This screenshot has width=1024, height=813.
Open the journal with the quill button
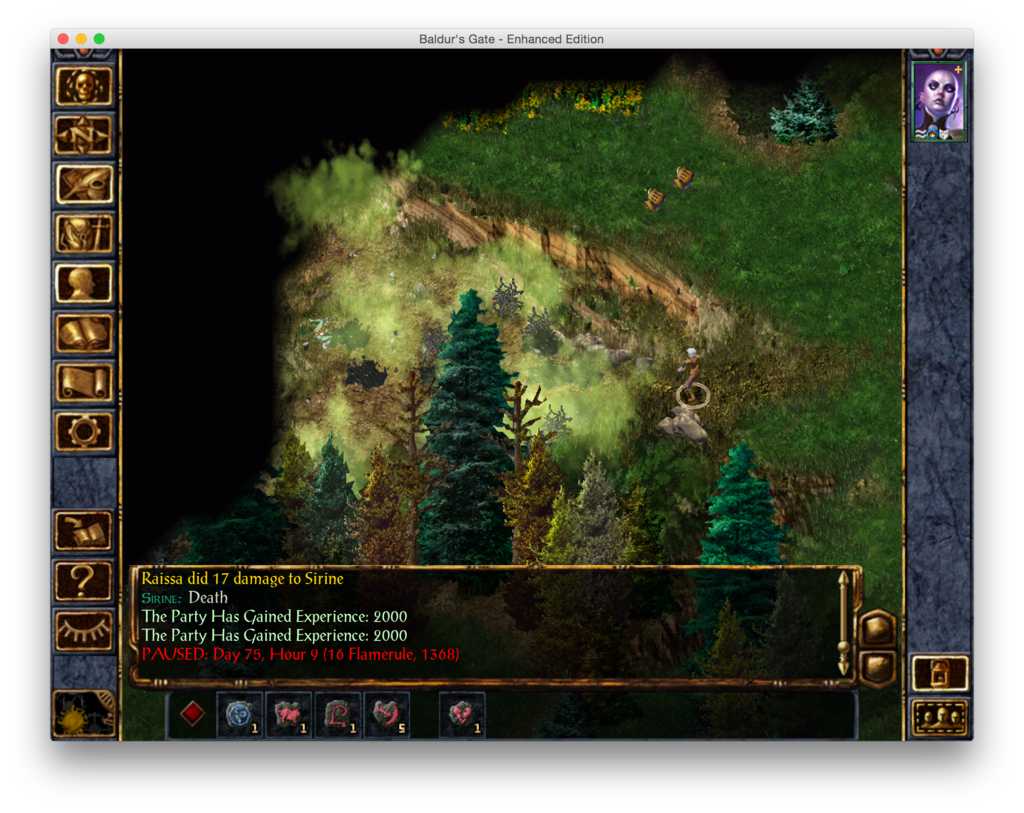coord(84,184)
